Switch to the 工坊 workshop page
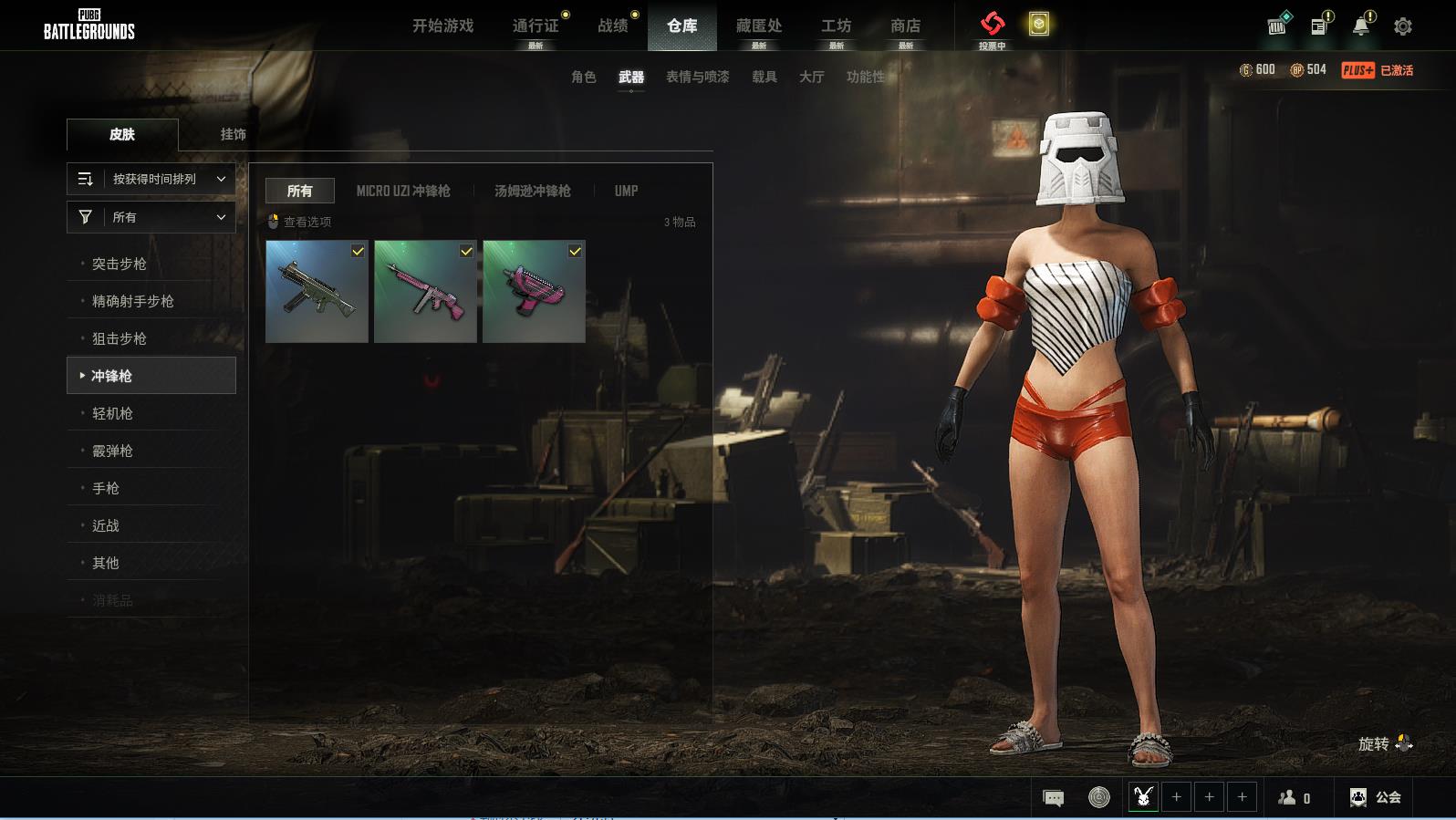The image size is (1456, 820). pos(836,26)
